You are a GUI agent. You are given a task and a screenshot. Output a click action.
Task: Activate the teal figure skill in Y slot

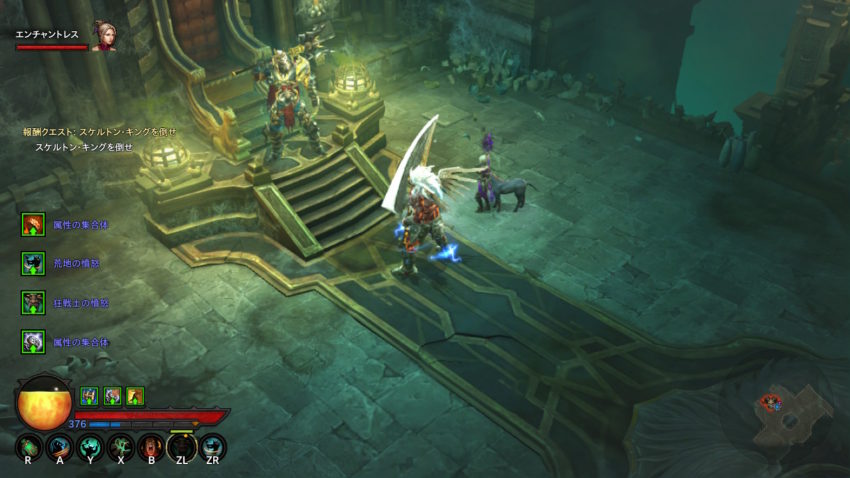[90, 446]
